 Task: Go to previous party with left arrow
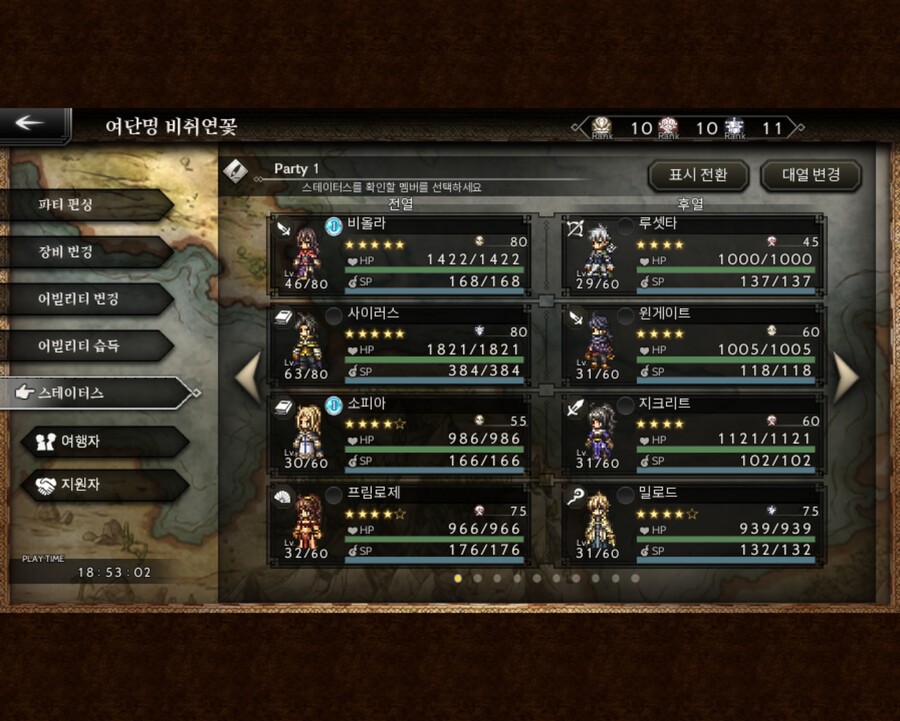pyautogui.click(x=249, y=377)
